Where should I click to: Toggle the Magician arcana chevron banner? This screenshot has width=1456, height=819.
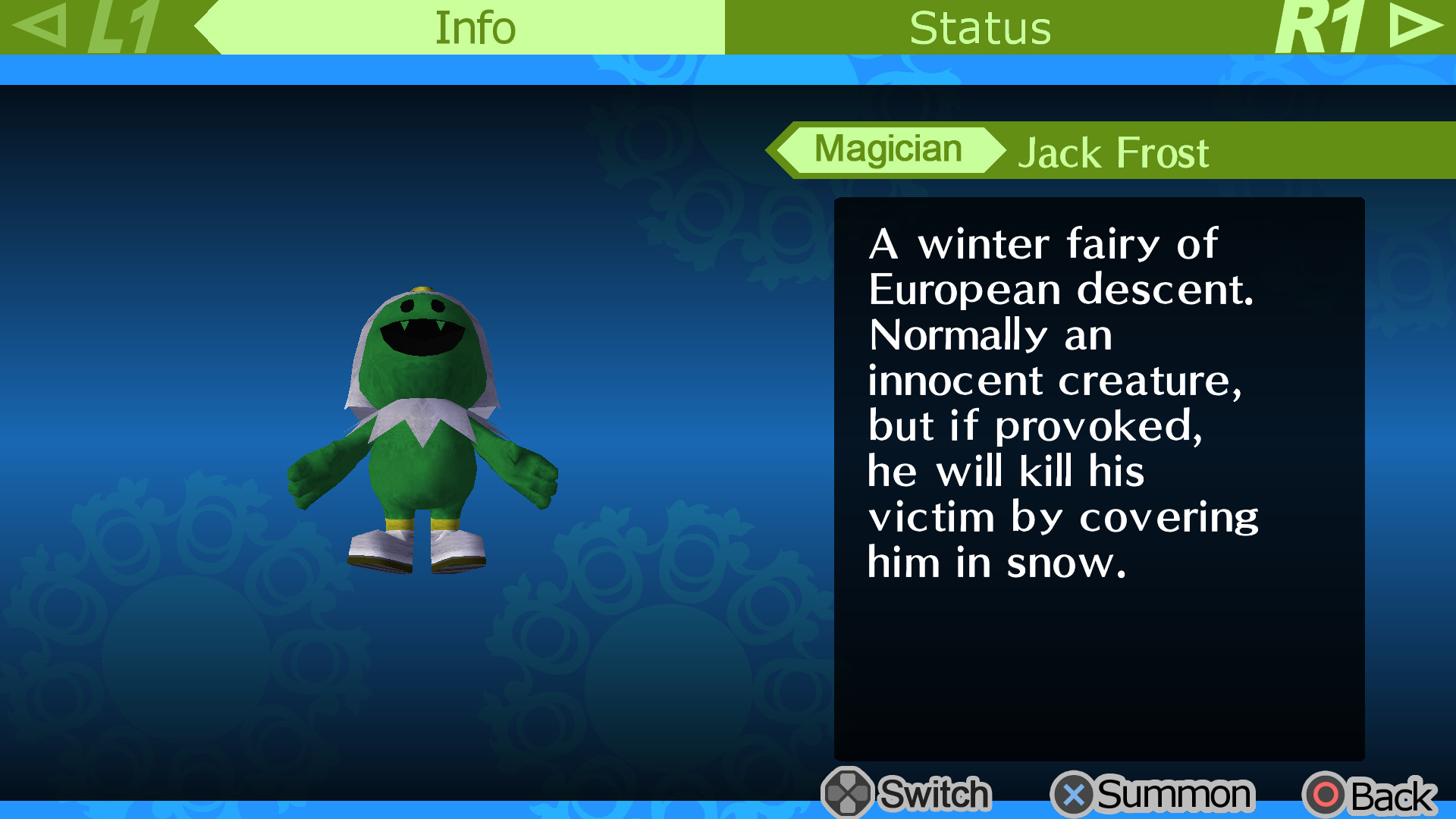click(887, 149)
